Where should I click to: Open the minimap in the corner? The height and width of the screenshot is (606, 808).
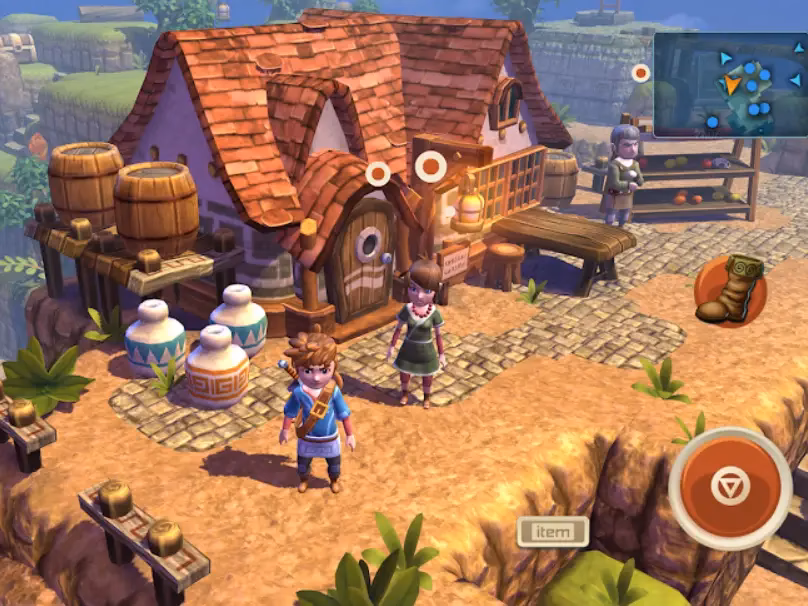(x=730, y=85)
